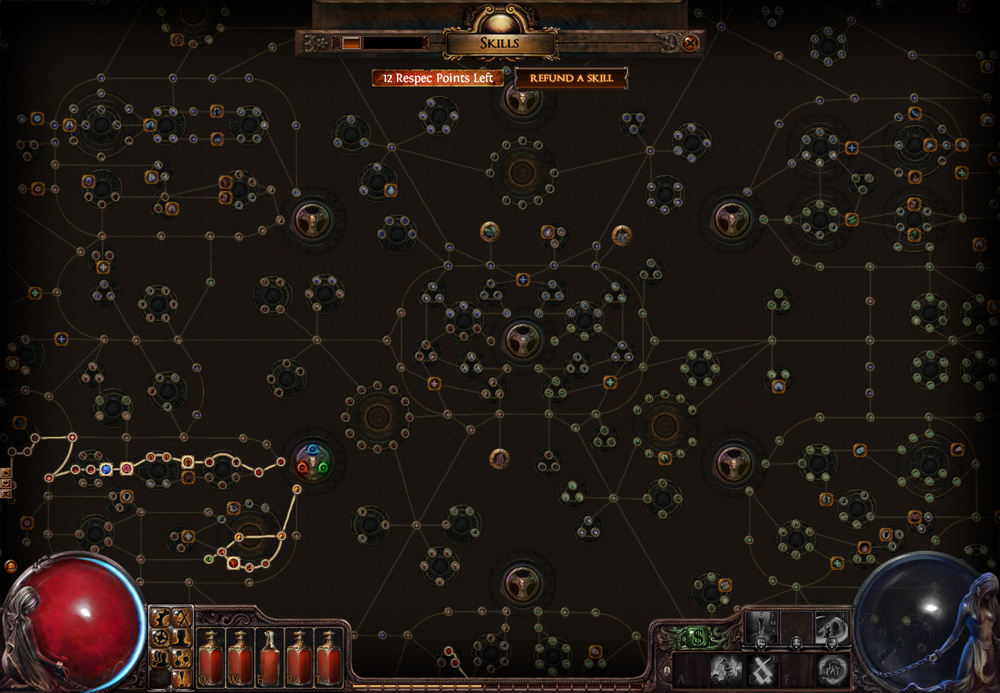The image size is (1000, 693).
Task: Activate the skill bound to S
Action: coord(724,669)
